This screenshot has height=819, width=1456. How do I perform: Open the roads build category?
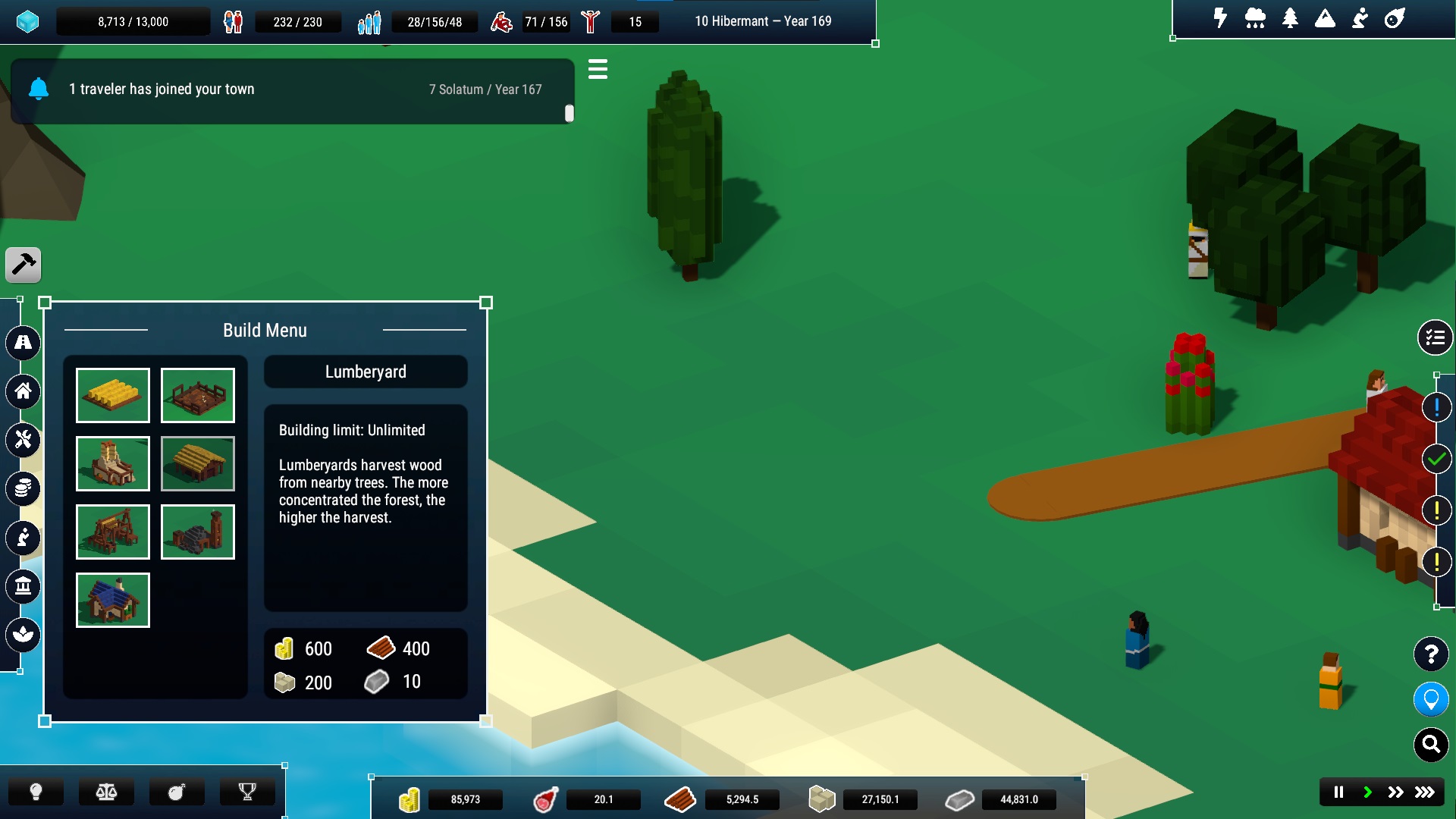[24, 343]
